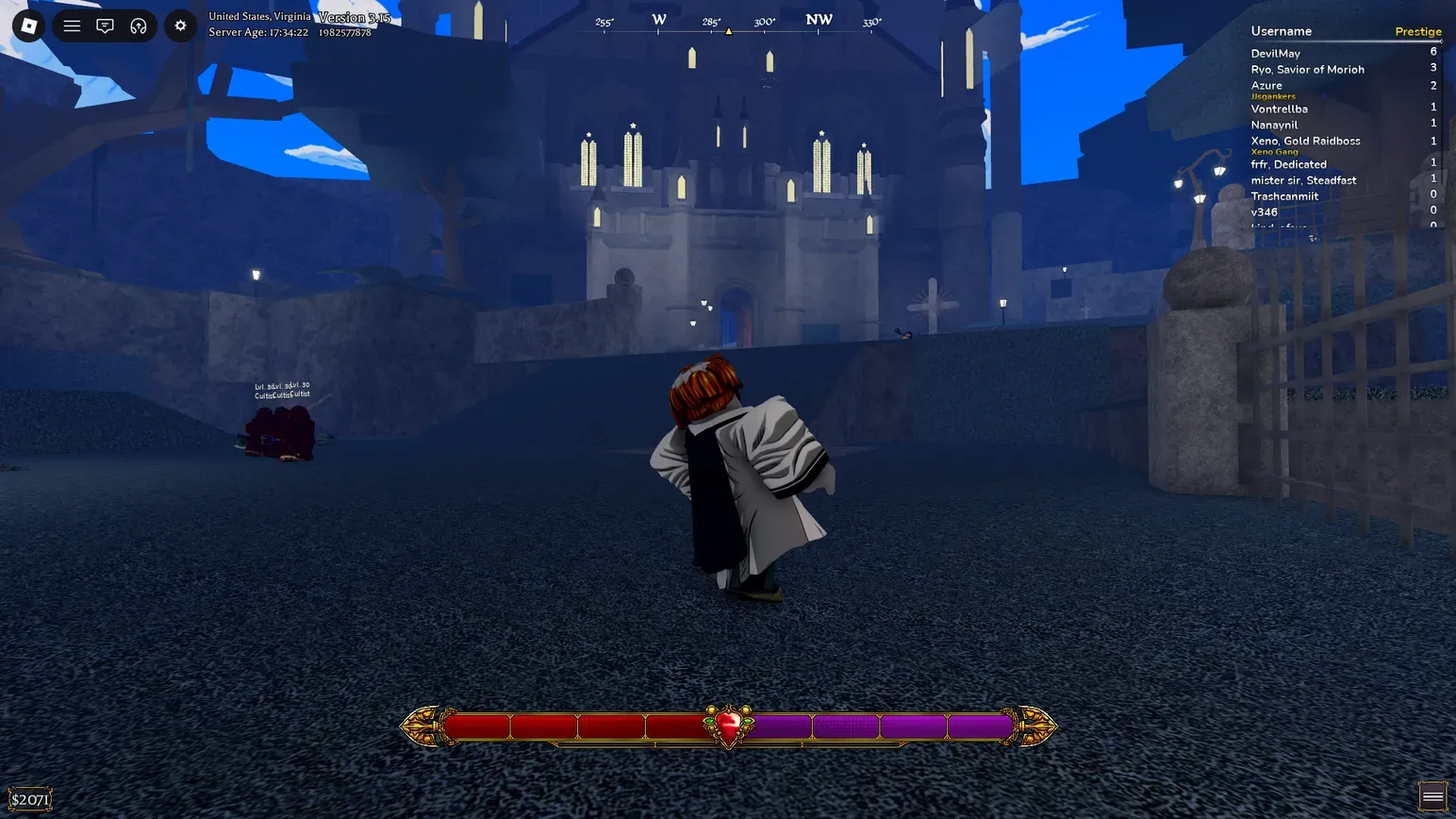Viewport: 1456px width, 819px height.
Task: Select the v346 player entry
Action: click(1264, 213)
